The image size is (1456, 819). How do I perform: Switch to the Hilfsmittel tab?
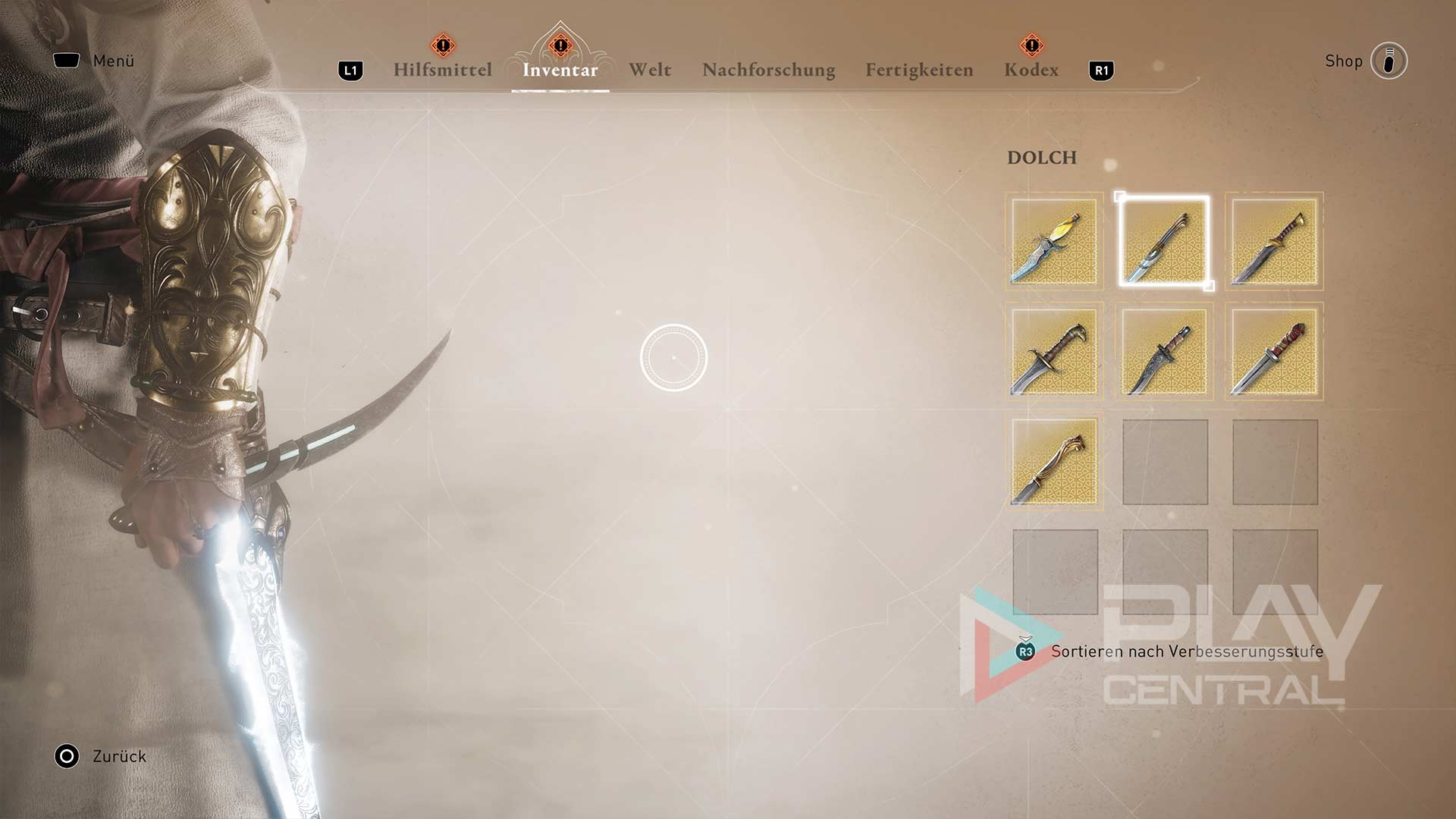pos(442,70)
